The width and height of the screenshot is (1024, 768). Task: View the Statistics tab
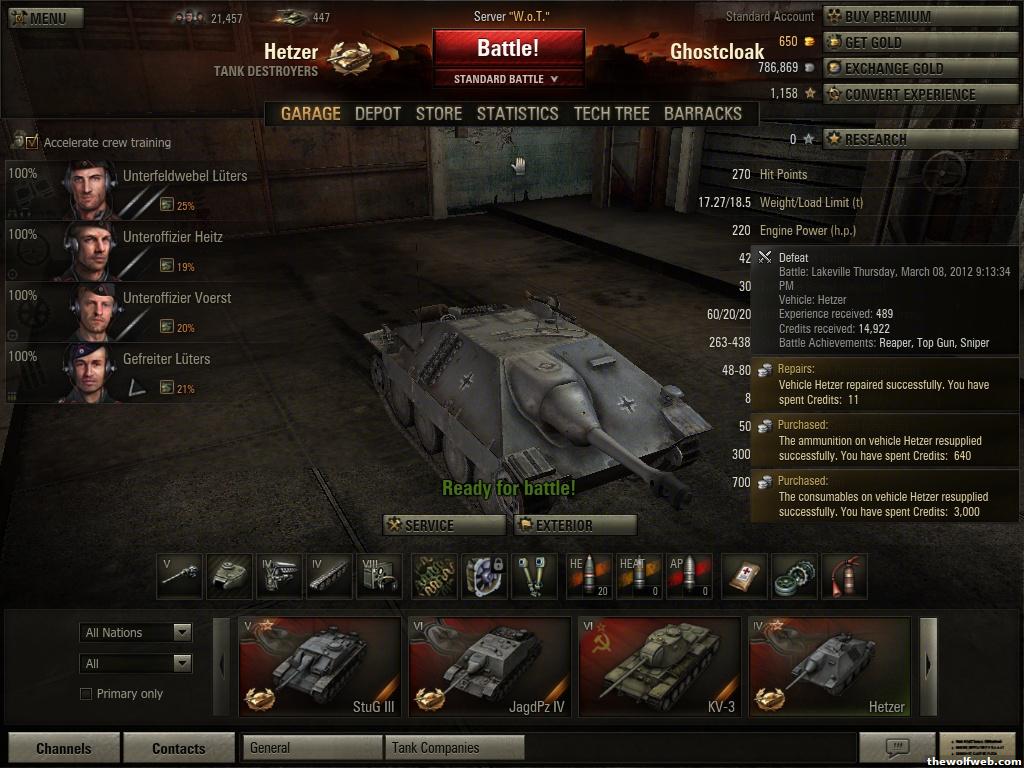[x=517, y=113]
